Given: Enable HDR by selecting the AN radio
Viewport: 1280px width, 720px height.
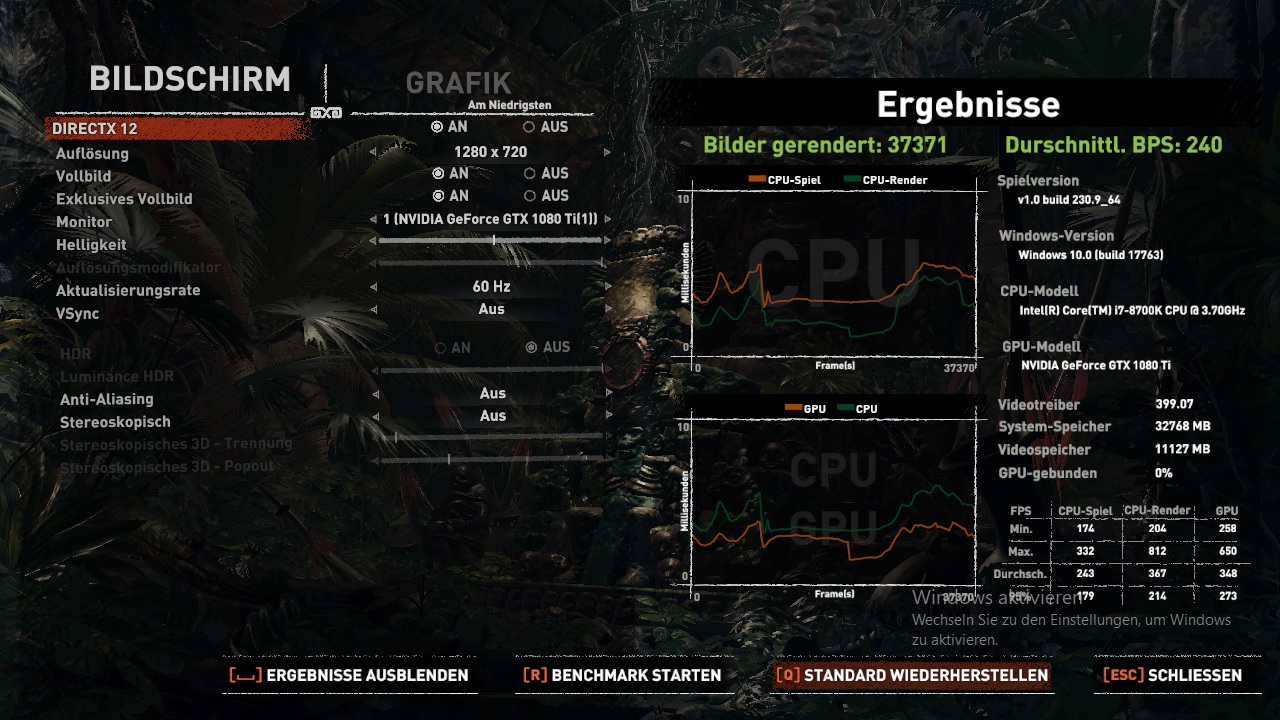Looking at the screenshot, I should tap(440, 347).
